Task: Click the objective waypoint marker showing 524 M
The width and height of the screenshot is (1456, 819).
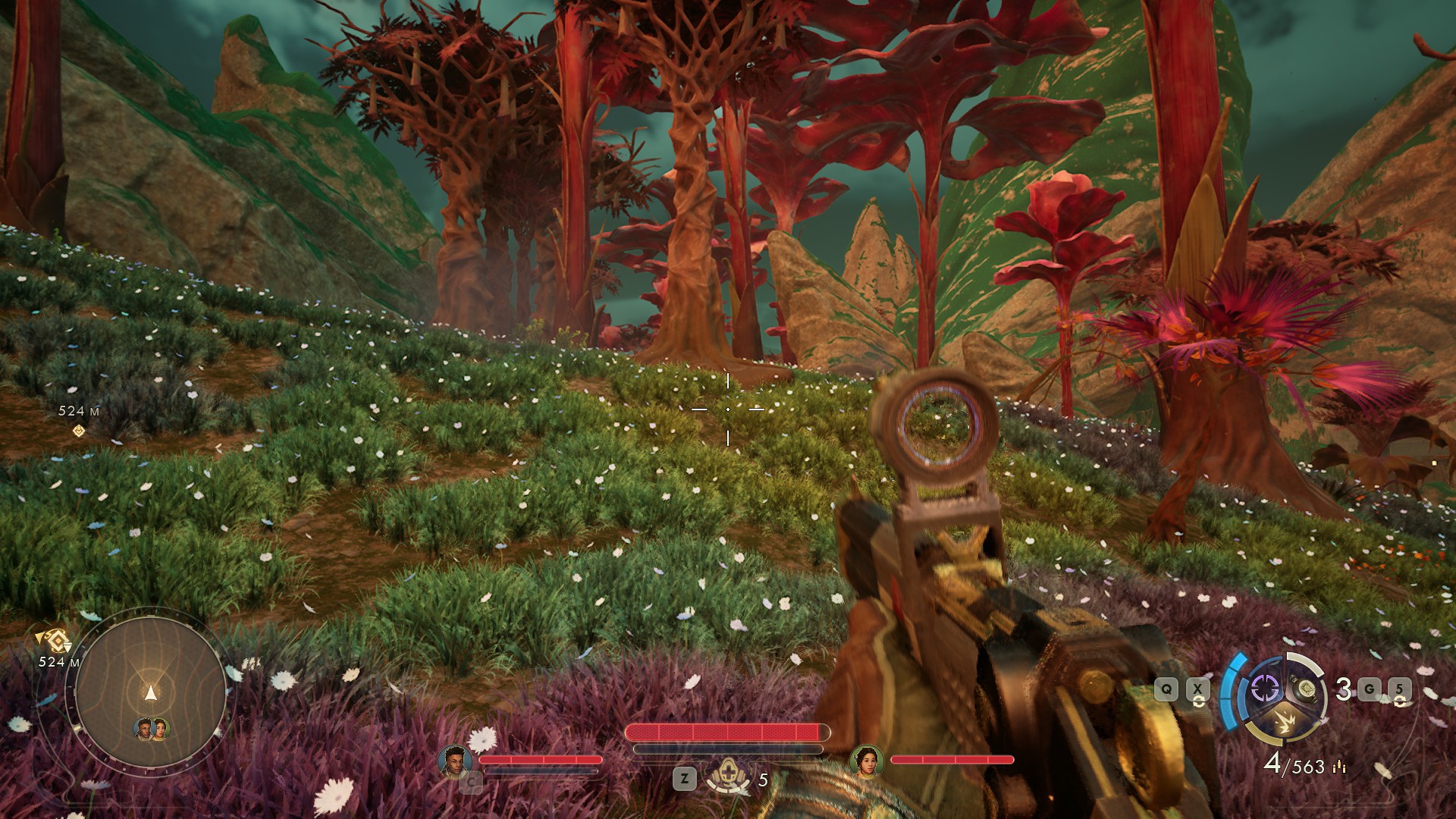Action: (x=78, y=431)
